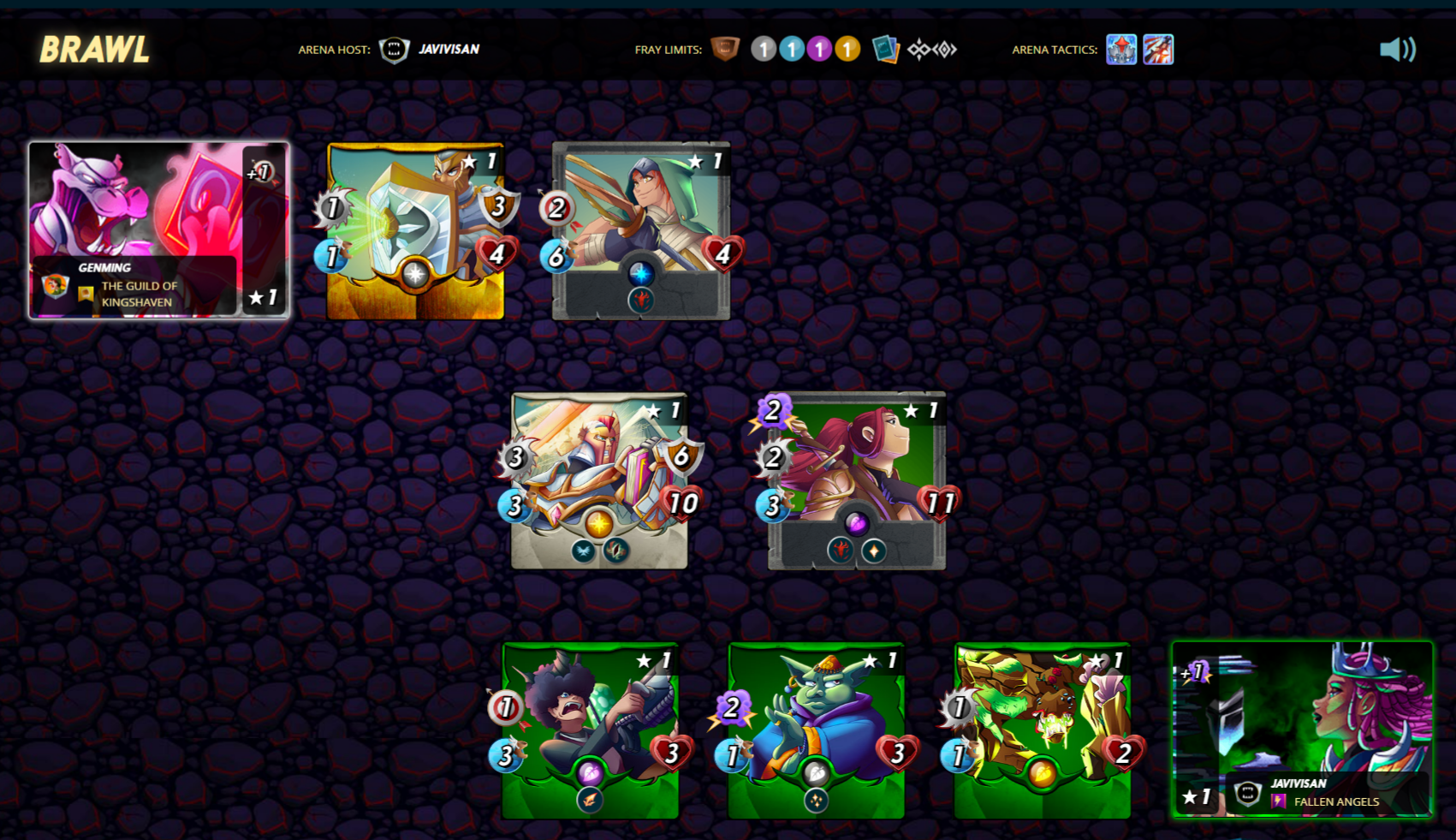Inspect the second Arena Tactics ruleset icon
The height and width of the screenshot is (840, 1456).
point(1157,50)
